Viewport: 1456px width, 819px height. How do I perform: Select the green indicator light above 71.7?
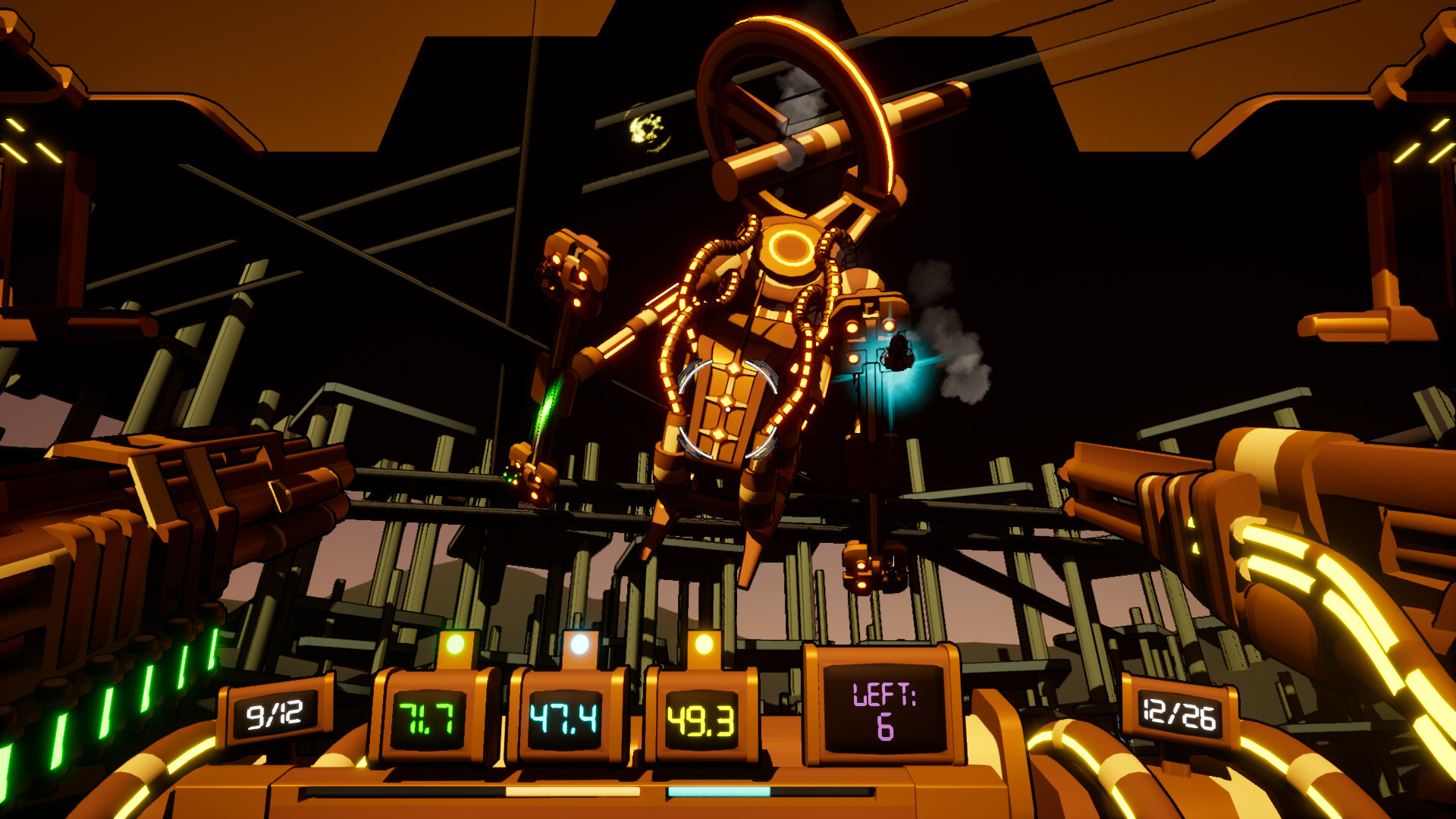point(456,644)
